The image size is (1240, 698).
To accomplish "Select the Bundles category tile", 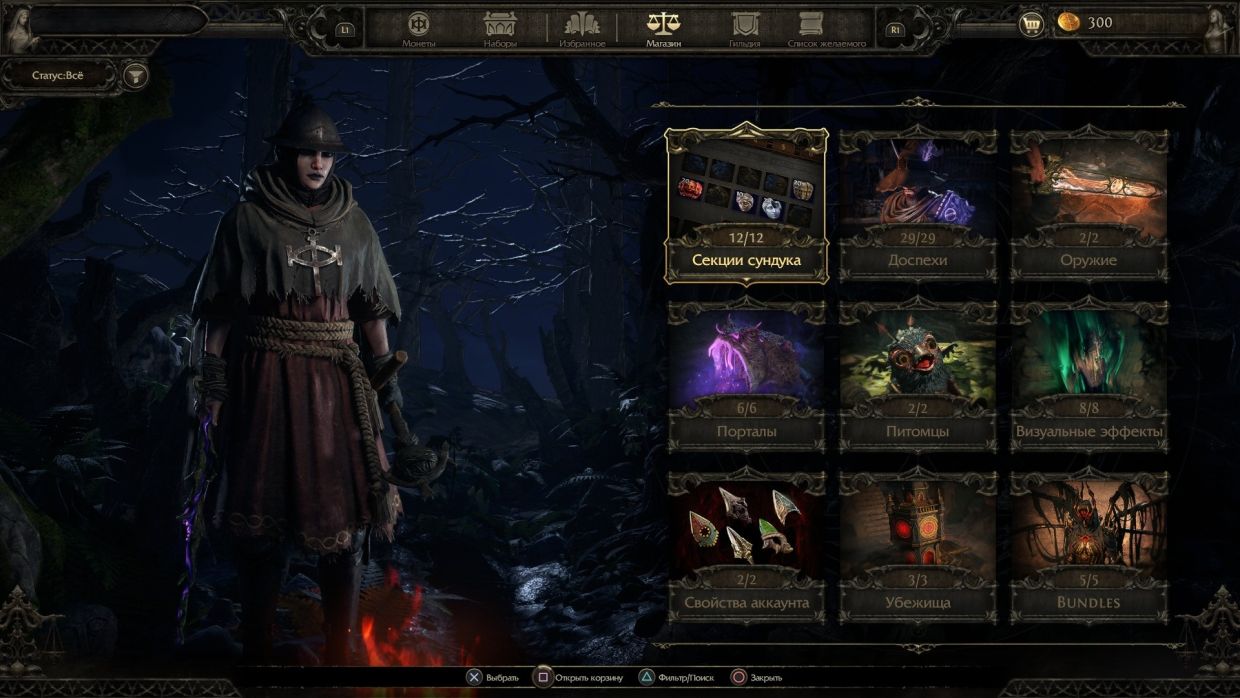I will pos(1089,547).
